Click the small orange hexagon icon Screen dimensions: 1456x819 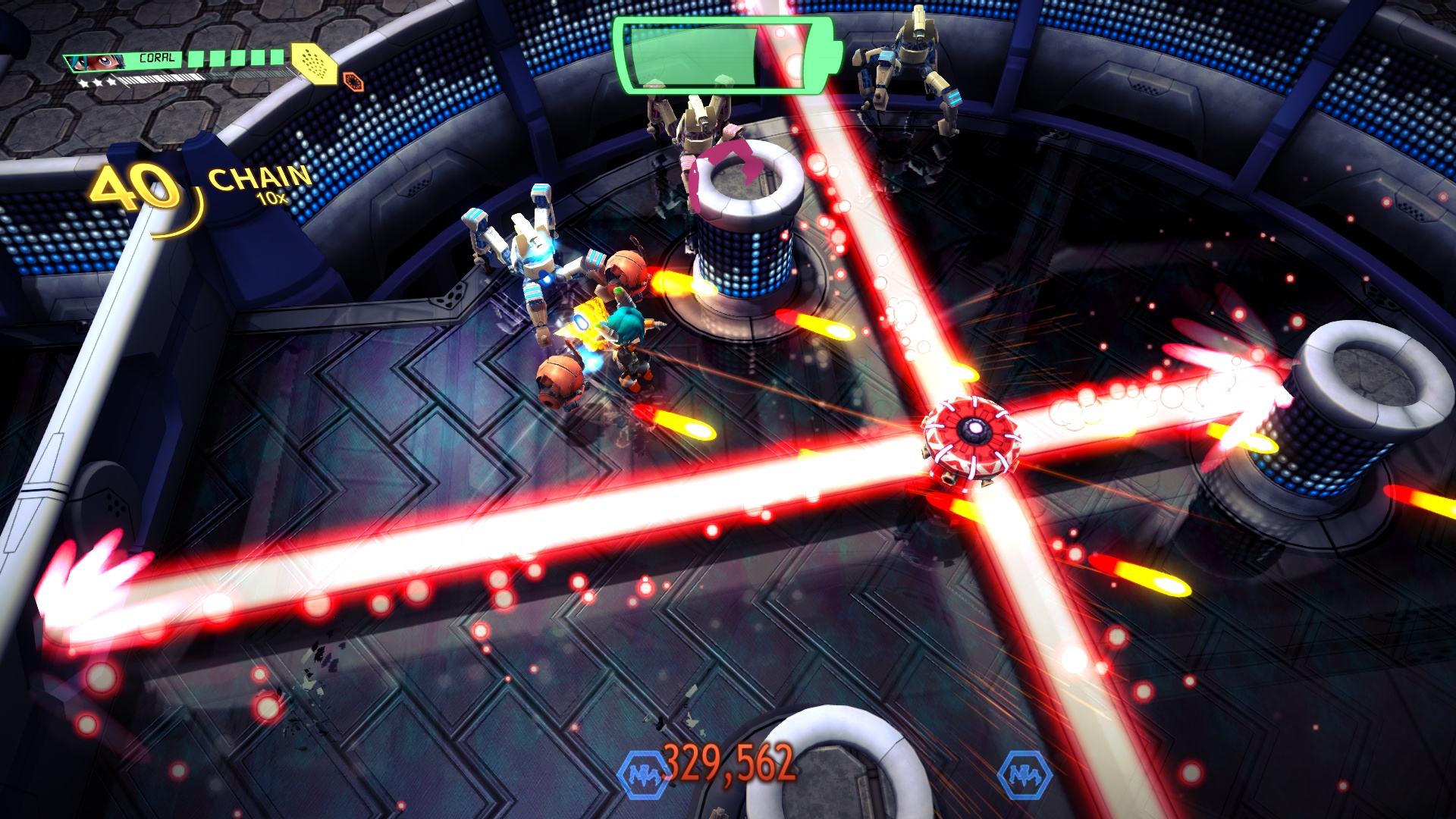pyautogui.click(x=353, y=80)
